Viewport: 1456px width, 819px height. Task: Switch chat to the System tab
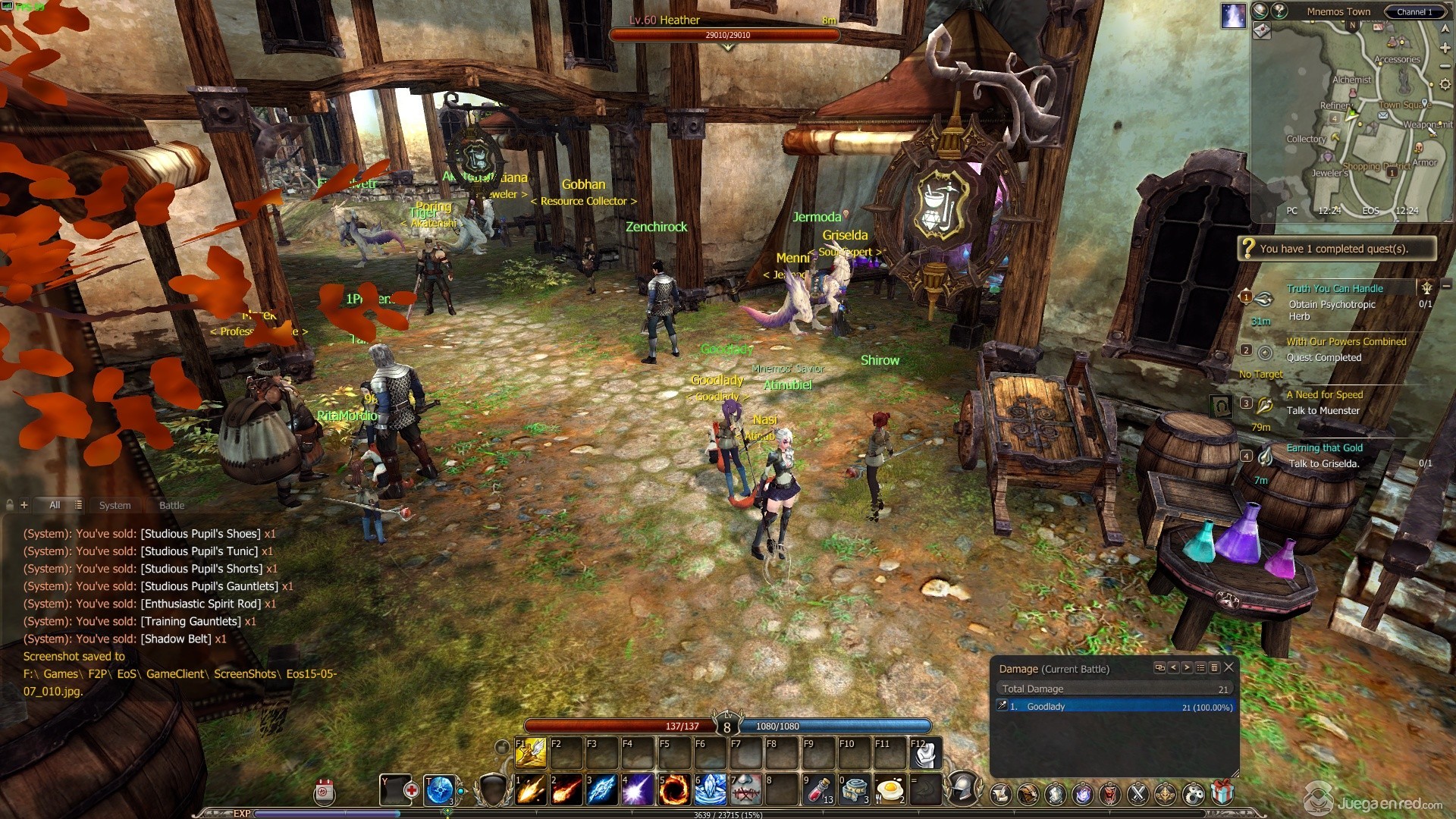[115, 505]
